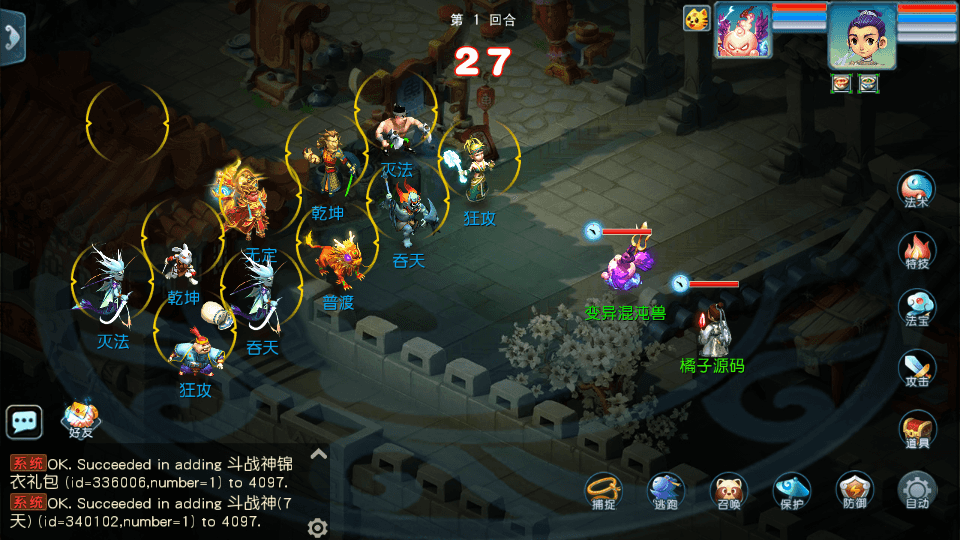Viewport: 960px width, 540px height.
Task: Open chat settings gear icon
Action: [x=318, y=527]
